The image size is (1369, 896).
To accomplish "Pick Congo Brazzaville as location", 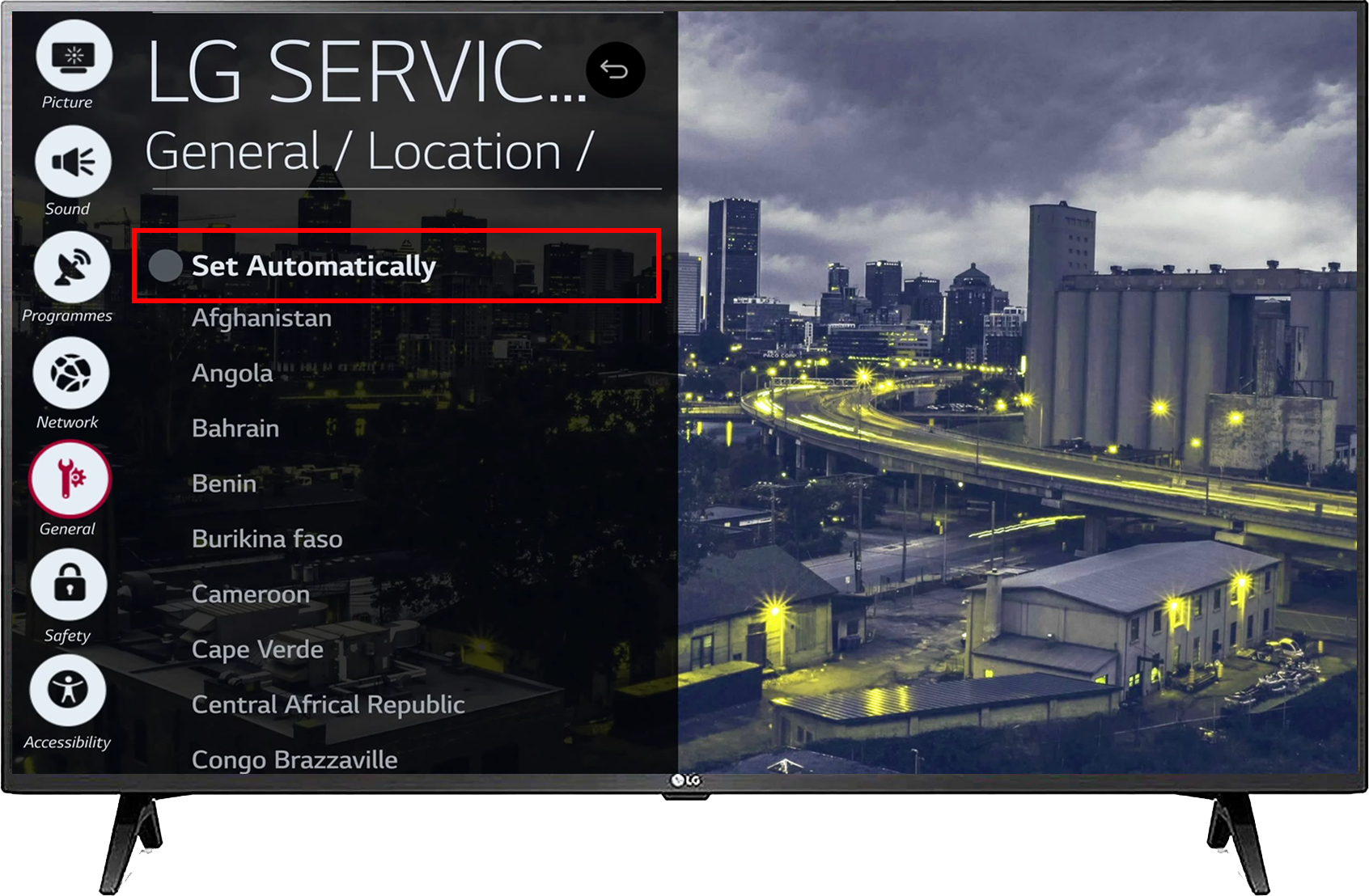I will tap(295, 759).
